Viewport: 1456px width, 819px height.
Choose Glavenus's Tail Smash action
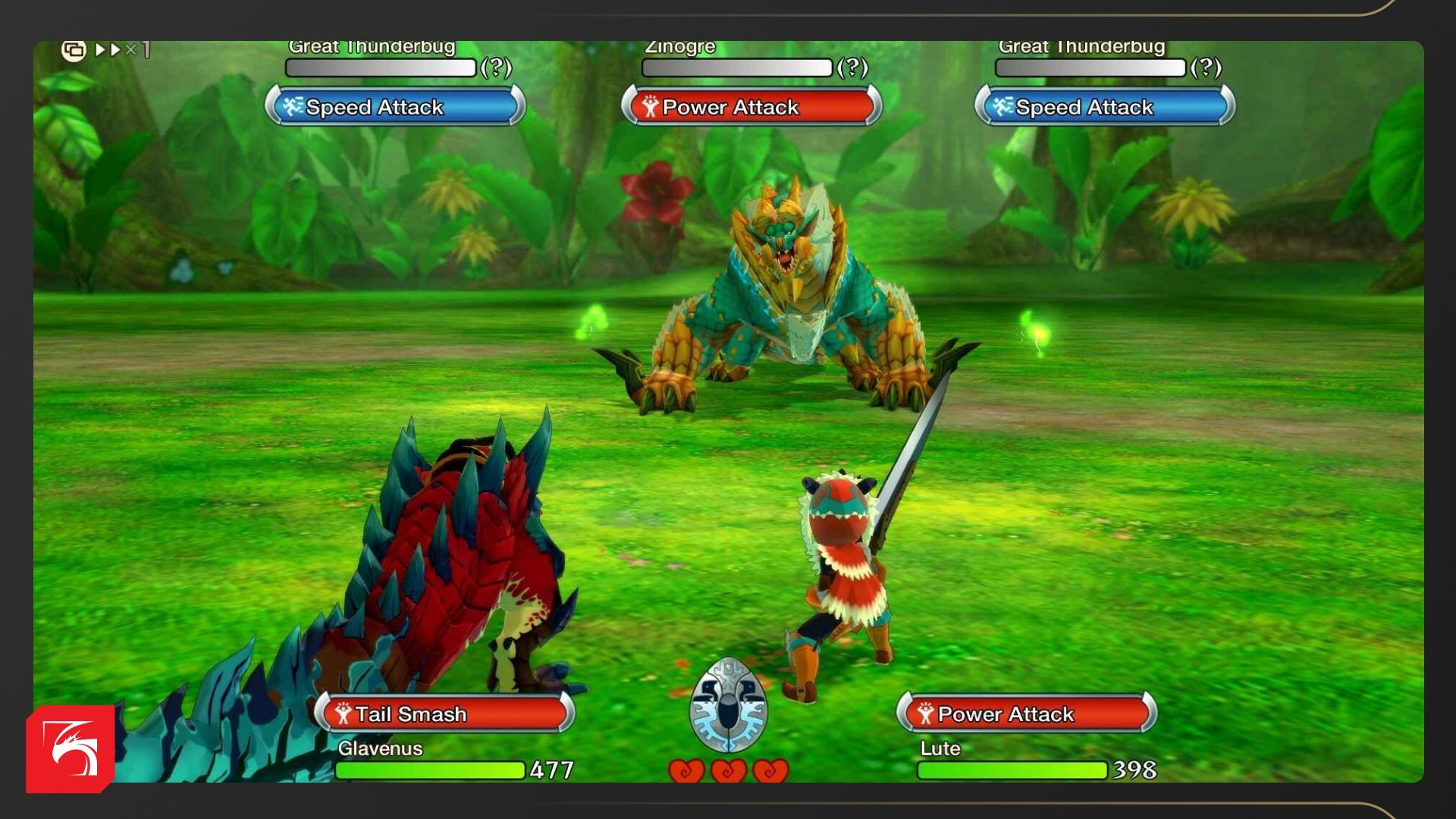tap(444, 714)
